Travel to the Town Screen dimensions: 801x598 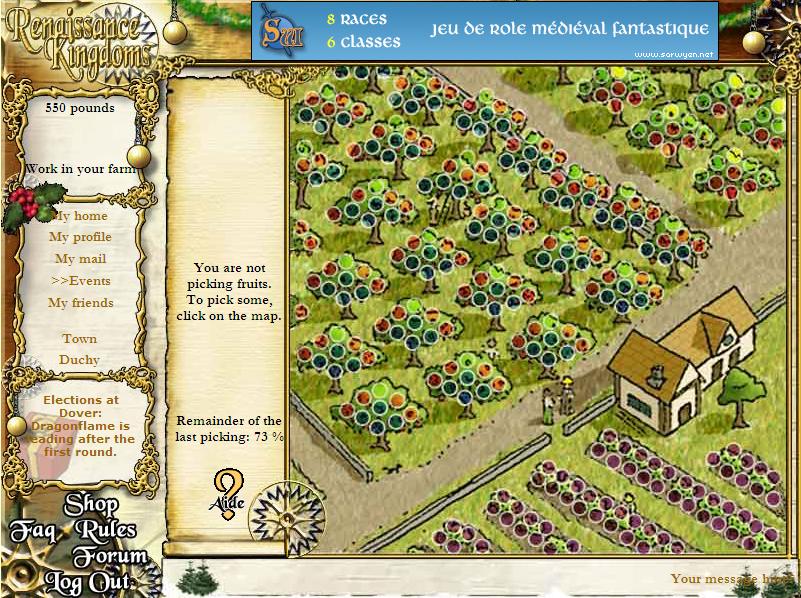[x=80, y=339]
